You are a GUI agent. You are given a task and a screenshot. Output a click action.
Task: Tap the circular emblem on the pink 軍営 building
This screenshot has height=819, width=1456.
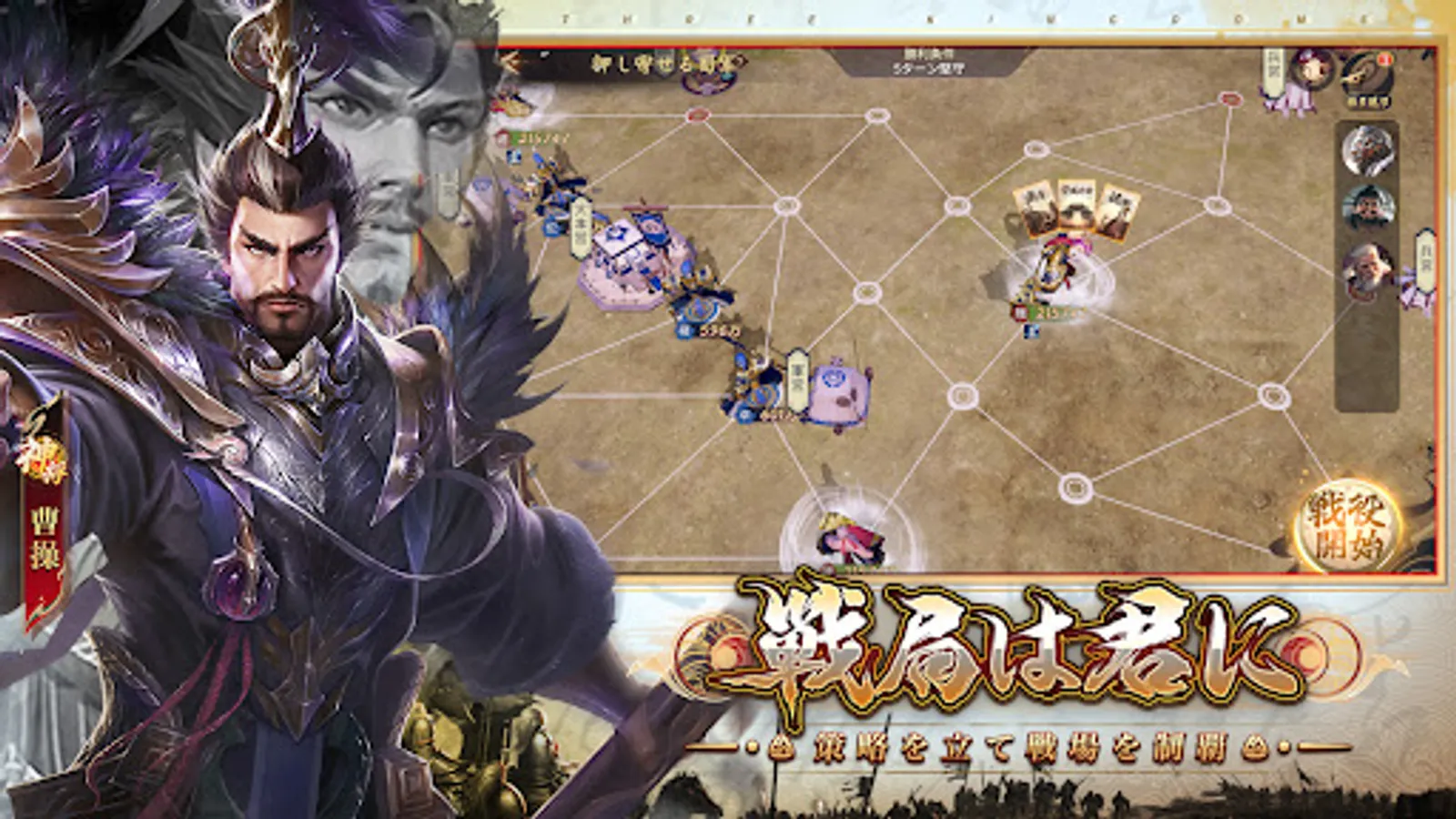click(833, 379)
